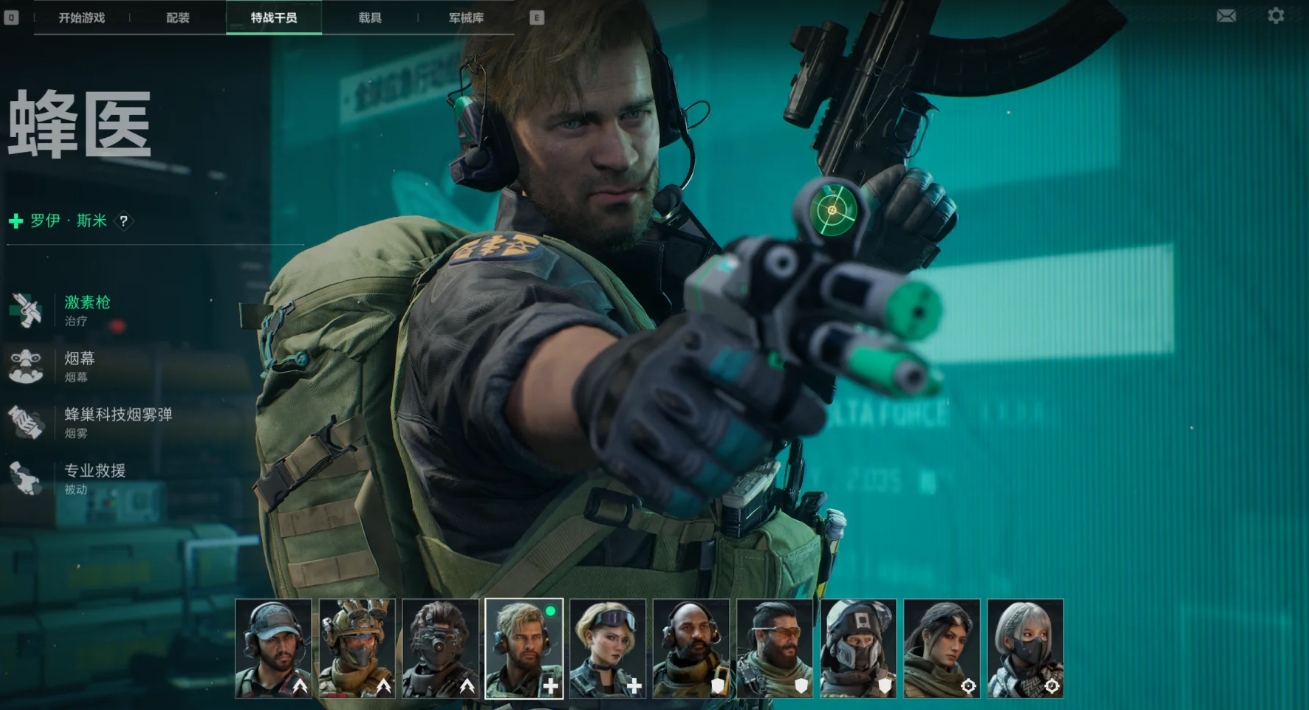Click the question mark beside 罗伊·斯米
Screen dimensions: 1309x710
[x=124, y=221]
